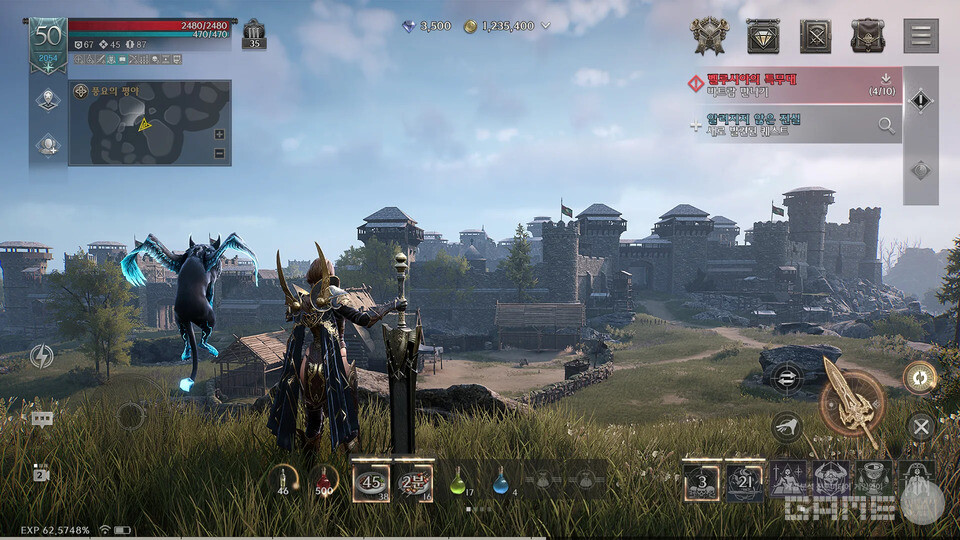
Task: Use the green potion slot
Action: click(458, 482)
